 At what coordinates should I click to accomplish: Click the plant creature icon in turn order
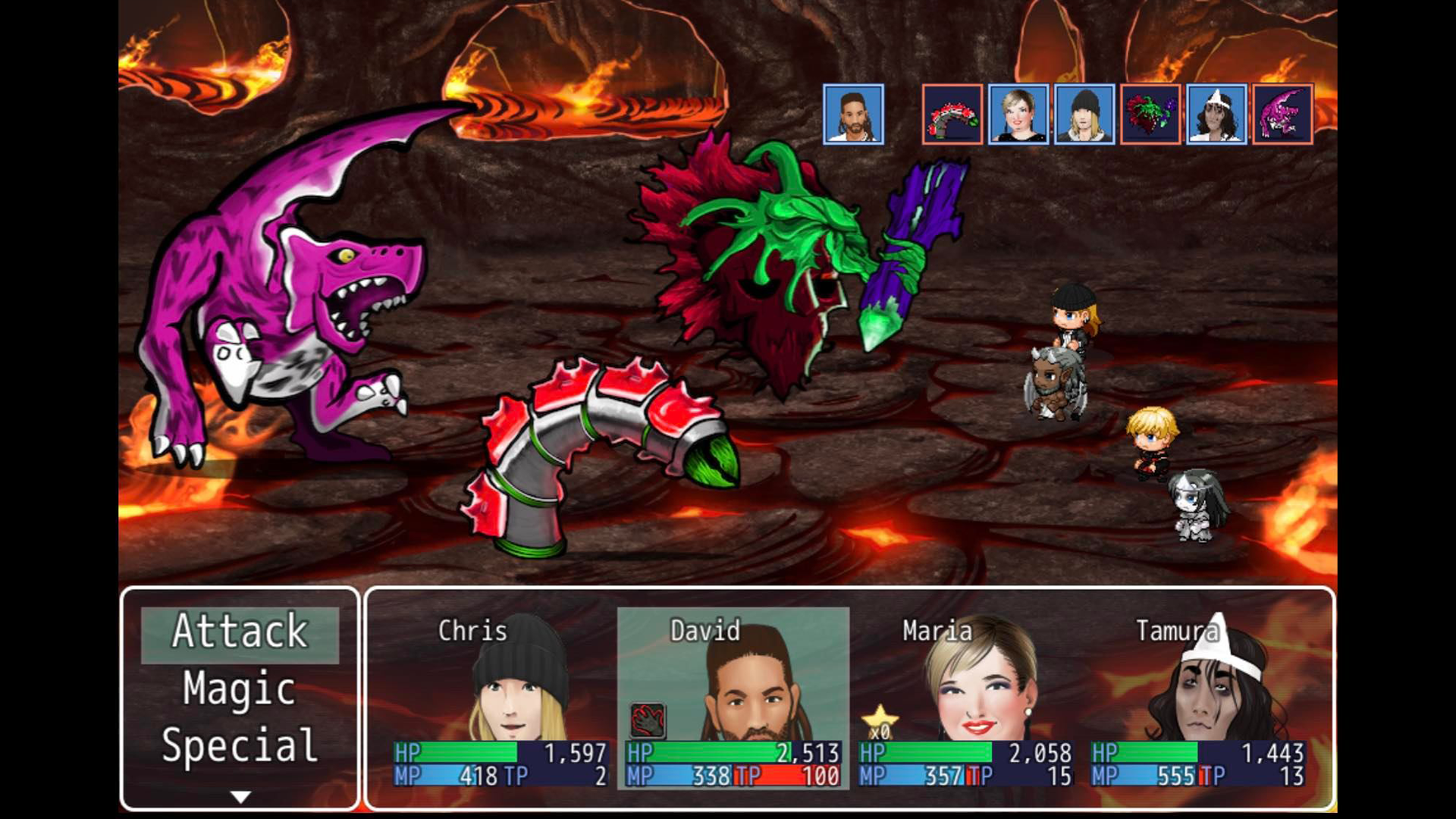[1150, 114]
